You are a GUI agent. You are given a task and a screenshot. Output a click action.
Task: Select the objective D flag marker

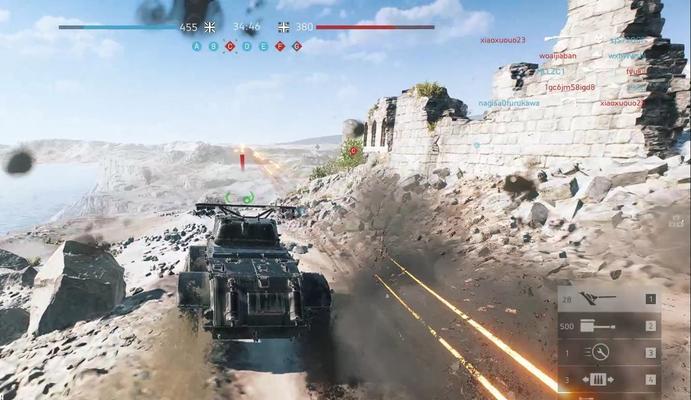247,46
